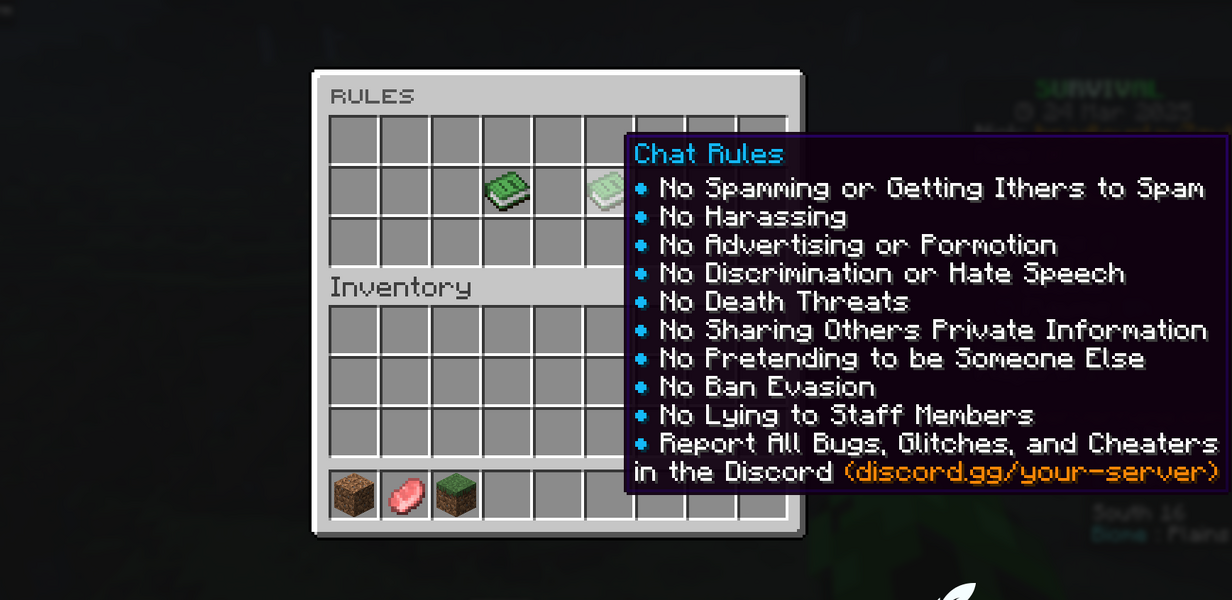Click the dark green rules book

(x=507, y=190)
